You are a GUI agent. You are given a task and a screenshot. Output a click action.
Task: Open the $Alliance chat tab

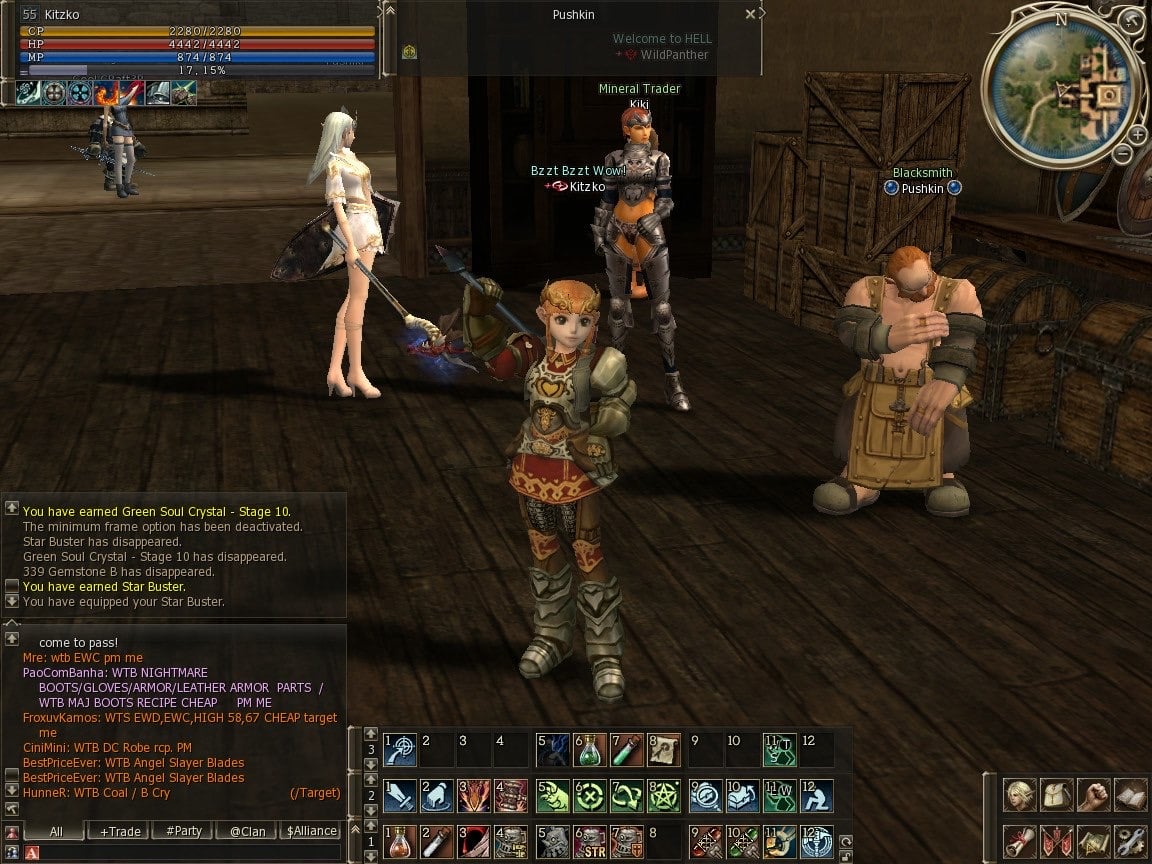click(x=312, y=831)
